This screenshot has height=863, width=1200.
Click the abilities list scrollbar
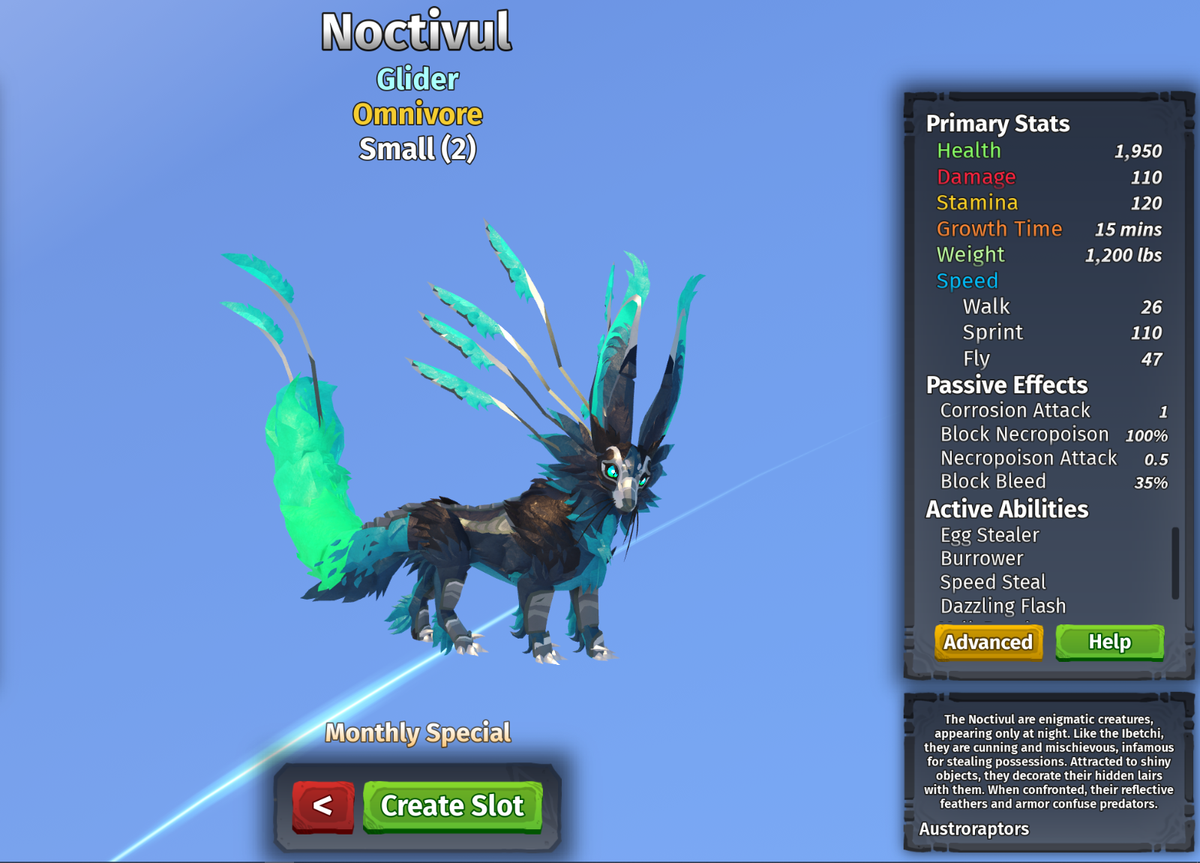pos(1175,564)
